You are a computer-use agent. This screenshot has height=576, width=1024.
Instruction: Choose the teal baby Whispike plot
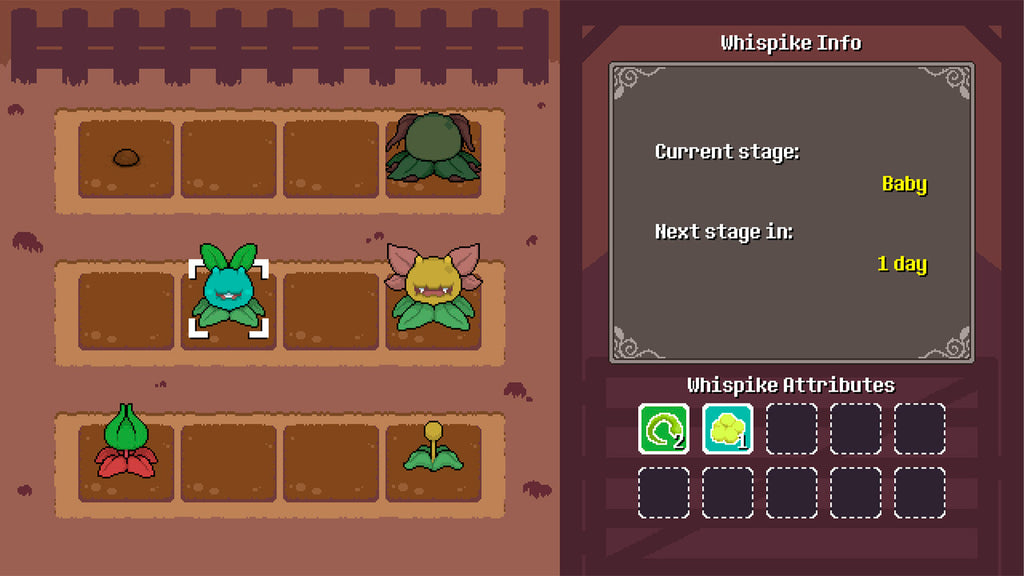point(229,297)
